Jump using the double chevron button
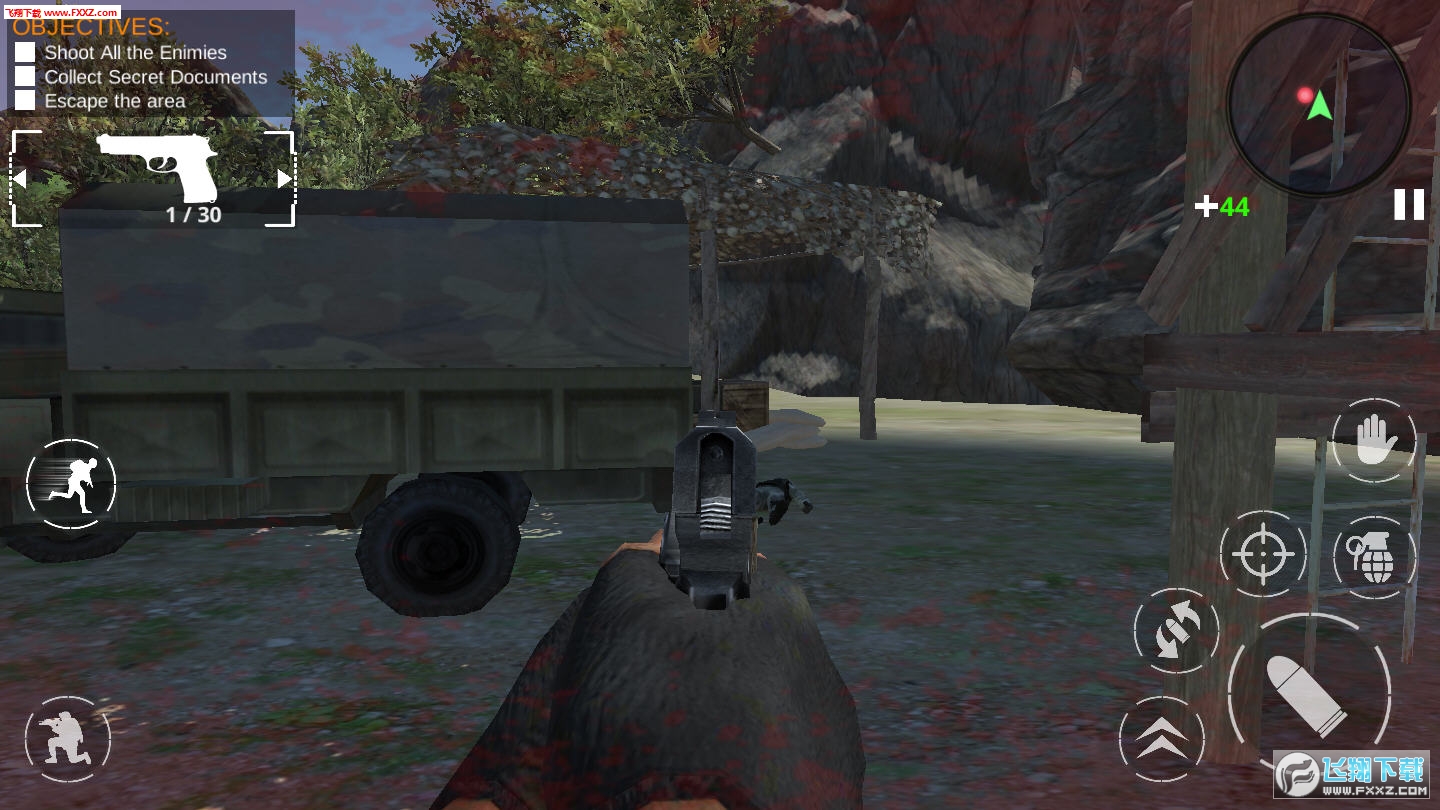This screenshot has height=810, width=1440. click(1162, 739)
